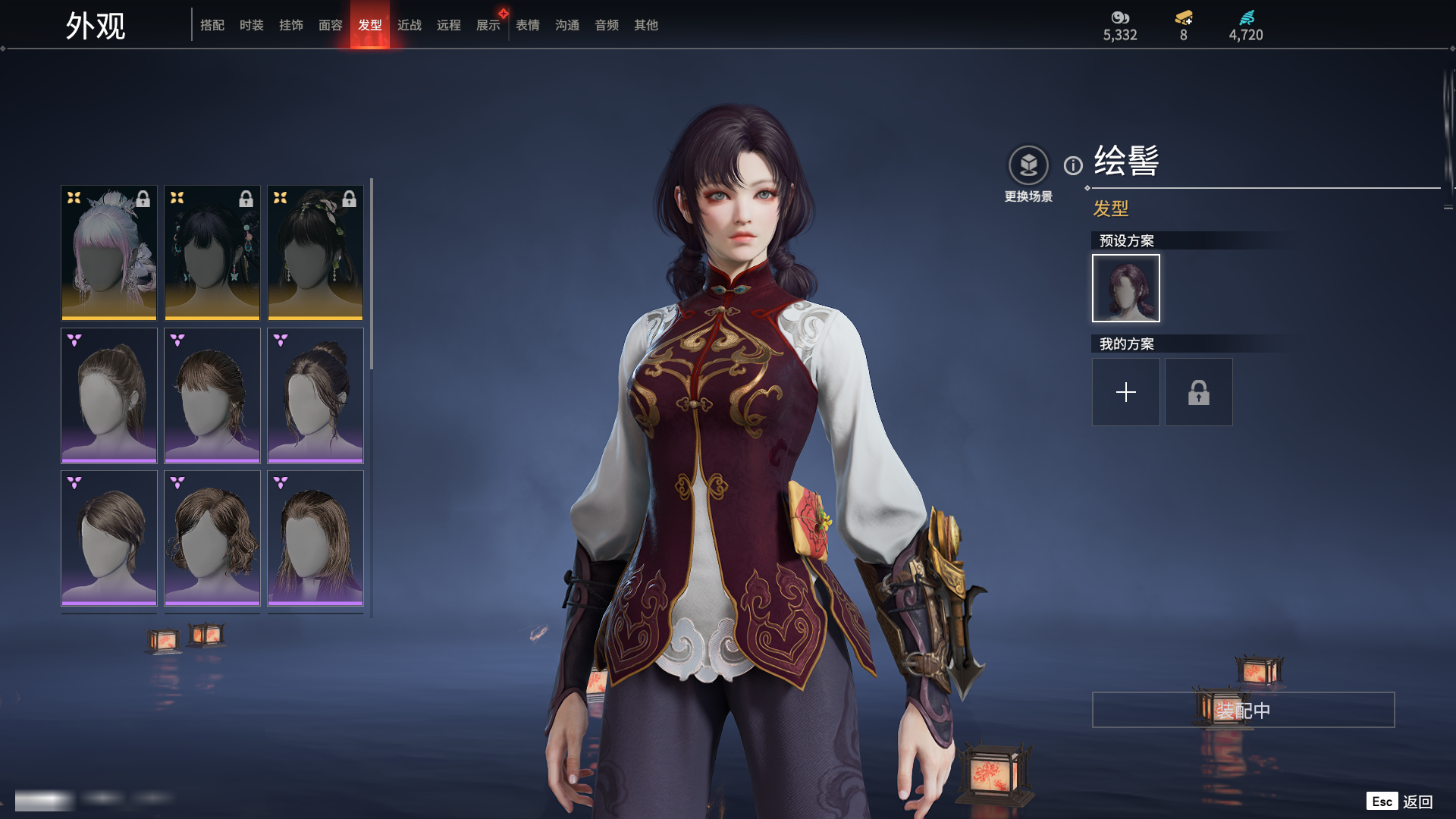1456x819 pixels.
Task: Open the 近战 melee tab
Action: coord(409,25)
